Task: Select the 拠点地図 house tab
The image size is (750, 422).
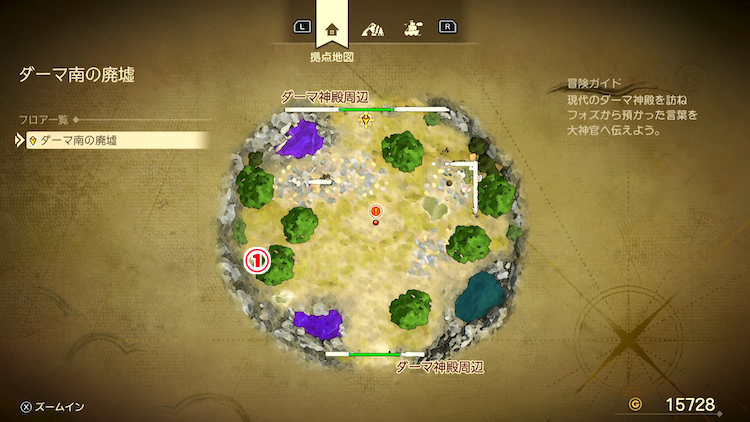Action: pos(333,28)
